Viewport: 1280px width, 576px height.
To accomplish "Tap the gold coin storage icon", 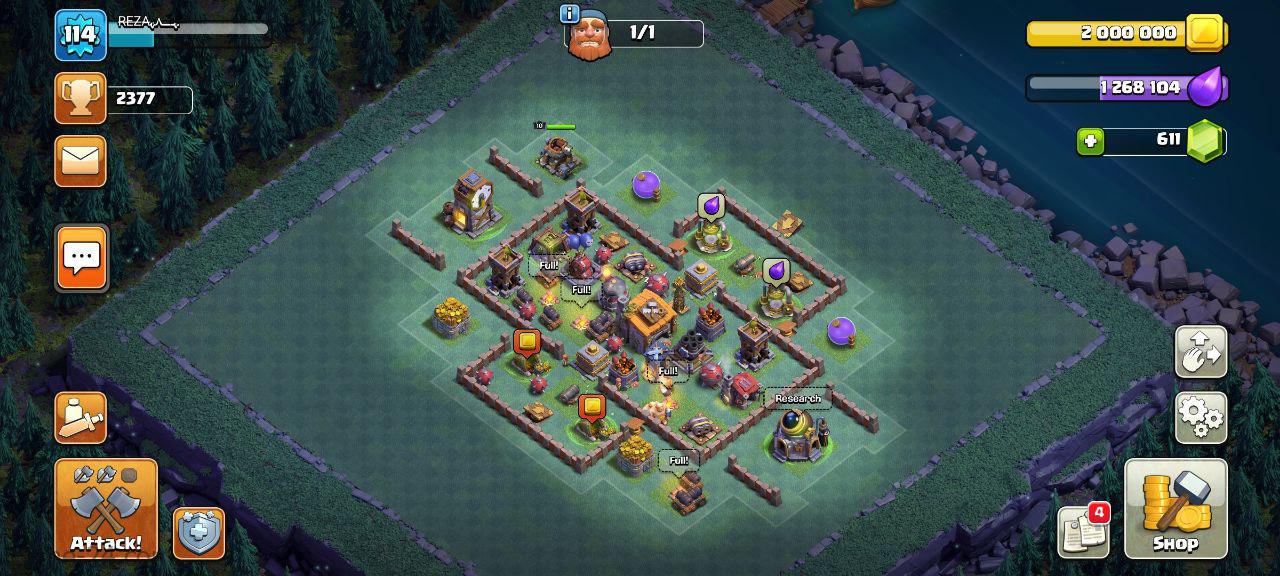I will coord(1205,33).
